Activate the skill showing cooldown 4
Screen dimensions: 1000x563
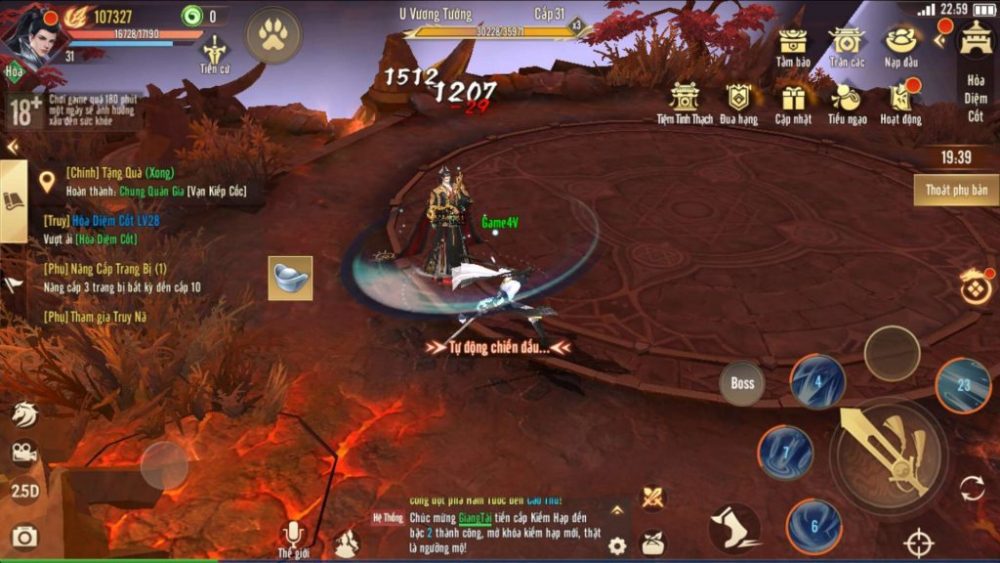click(817, 381)
